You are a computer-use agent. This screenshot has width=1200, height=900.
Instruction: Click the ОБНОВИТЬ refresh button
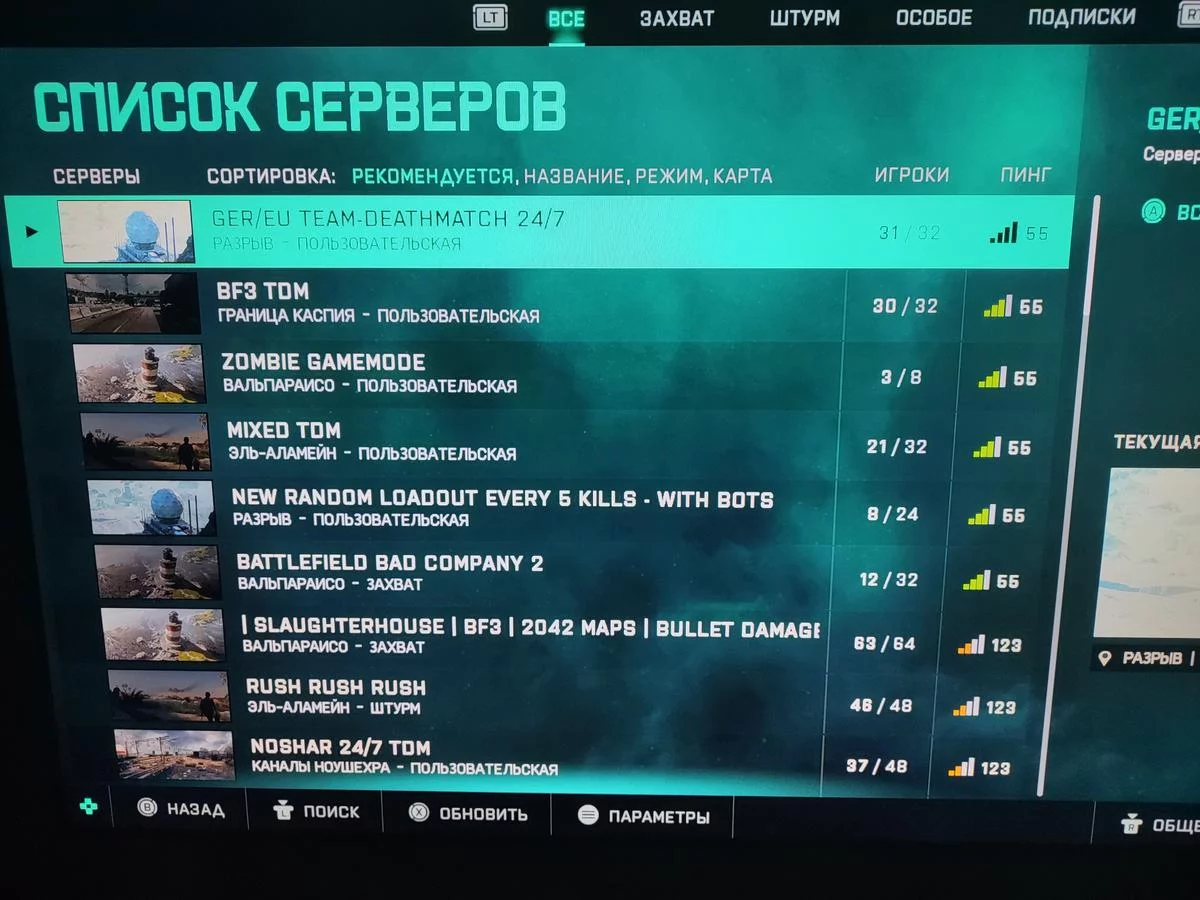(469, 813)
